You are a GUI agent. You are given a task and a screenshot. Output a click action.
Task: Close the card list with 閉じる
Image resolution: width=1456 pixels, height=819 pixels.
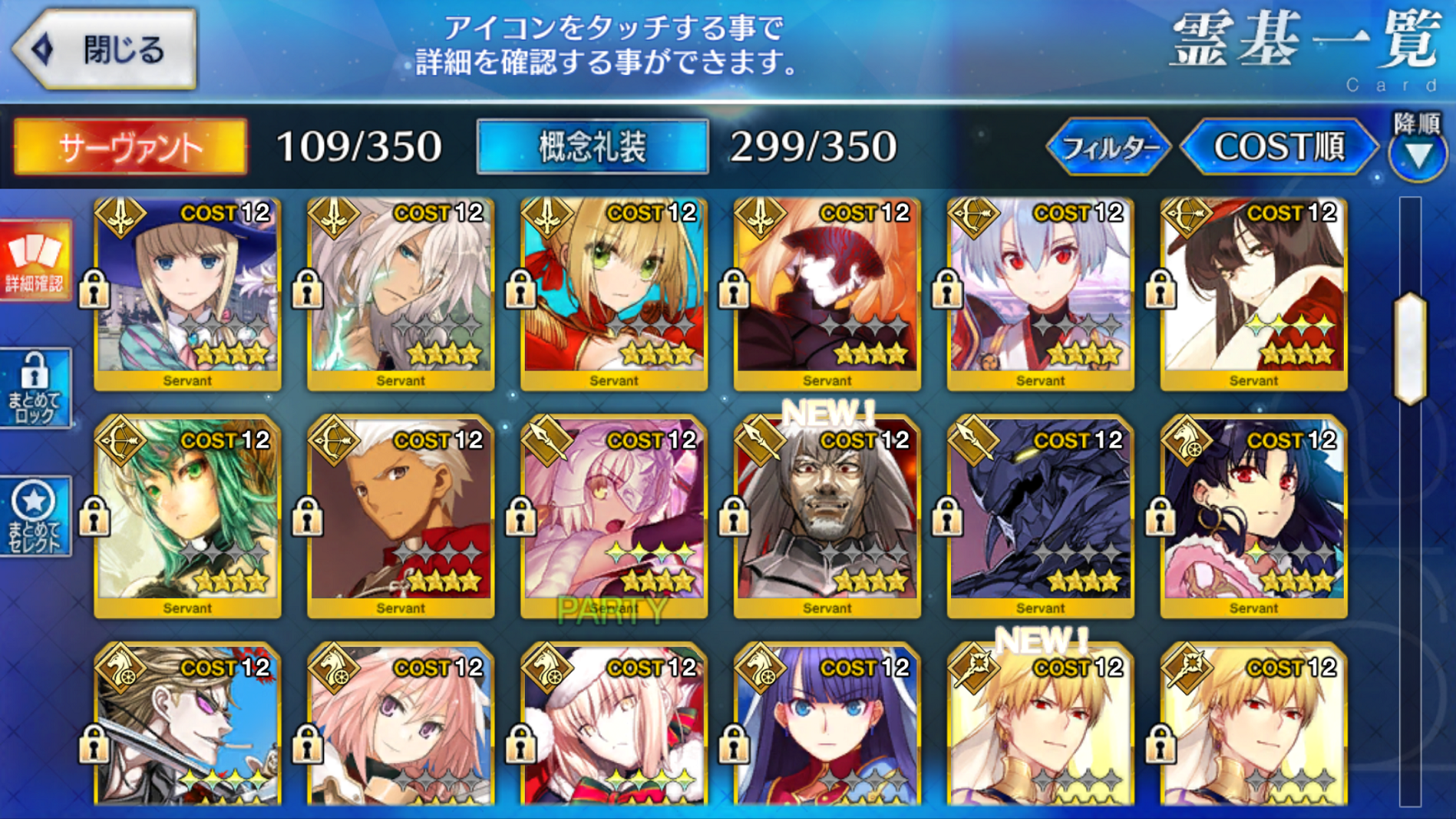105,49
